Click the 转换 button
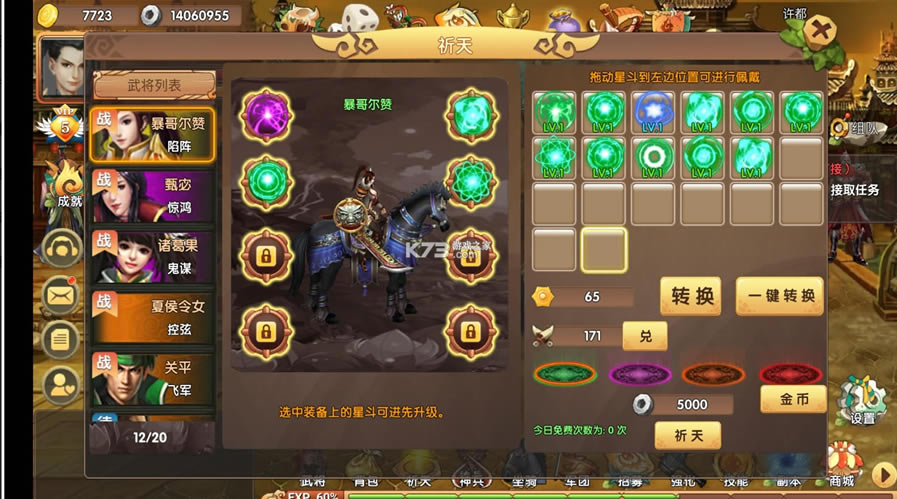 point(690,296)
